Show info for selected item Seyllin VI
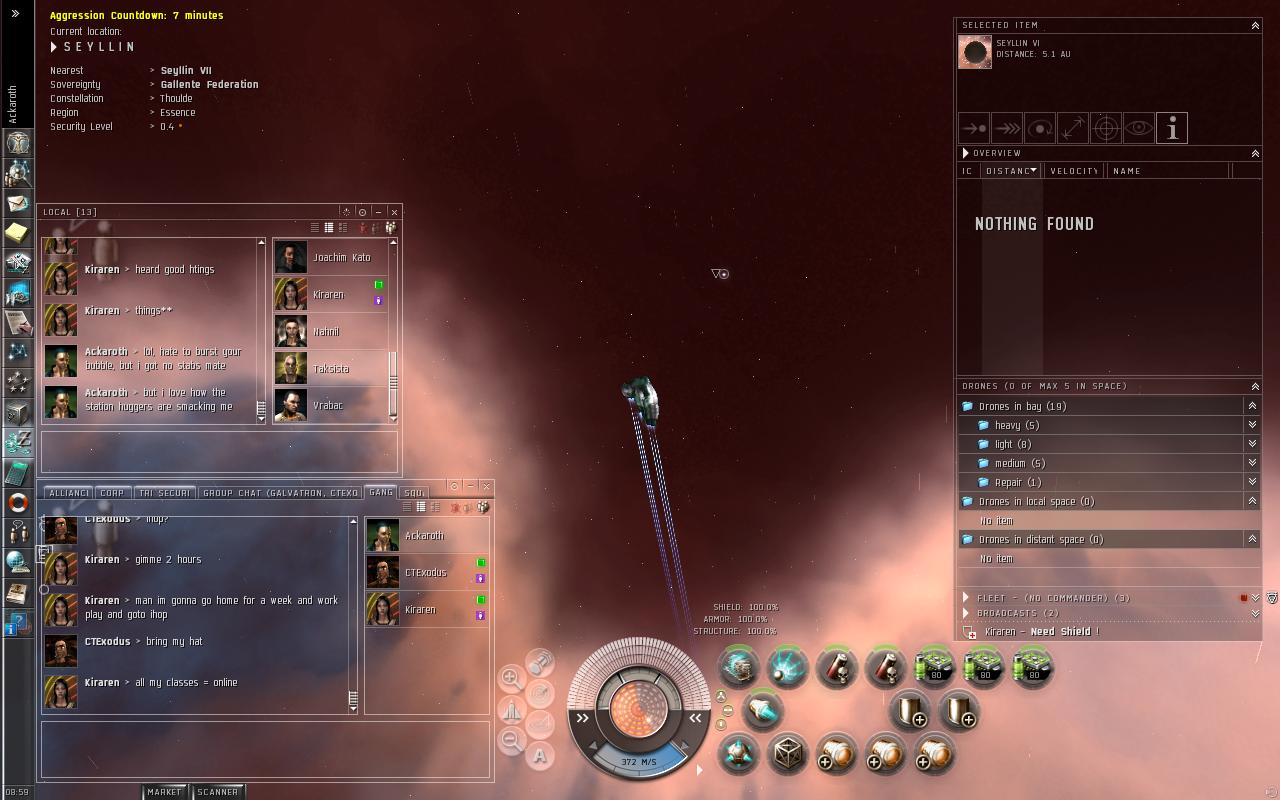 pyautogui.click(x=1171, y=128)
